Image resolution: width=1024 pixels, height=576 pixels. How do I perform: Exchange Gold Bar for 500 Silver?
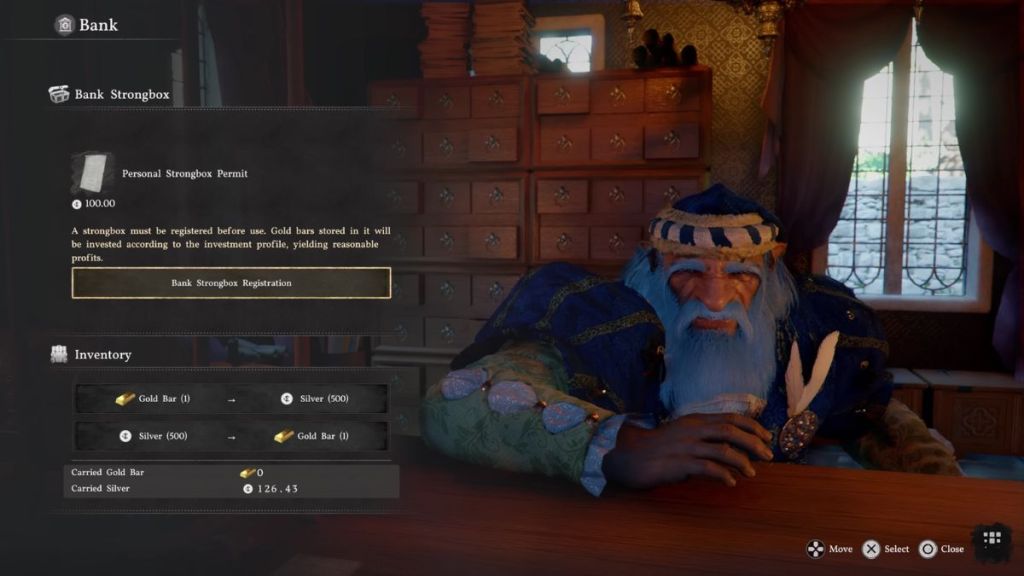(x=231, y=399)
